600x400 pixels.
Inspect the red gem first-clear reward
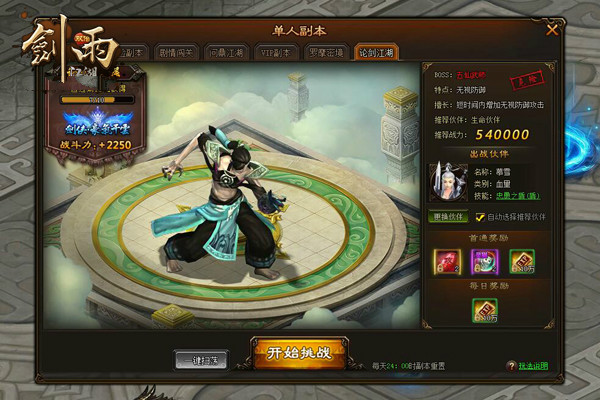(x=446, y=260)
